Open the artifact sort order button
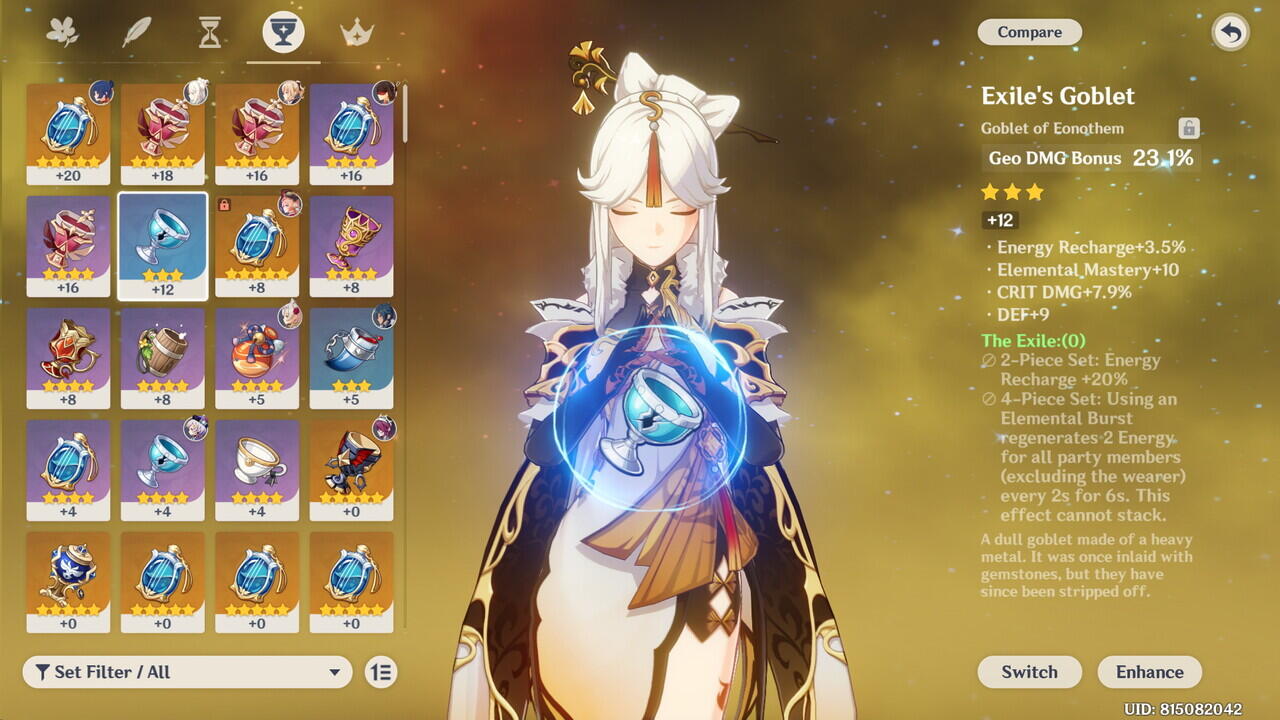 click(x=381, y=672)
